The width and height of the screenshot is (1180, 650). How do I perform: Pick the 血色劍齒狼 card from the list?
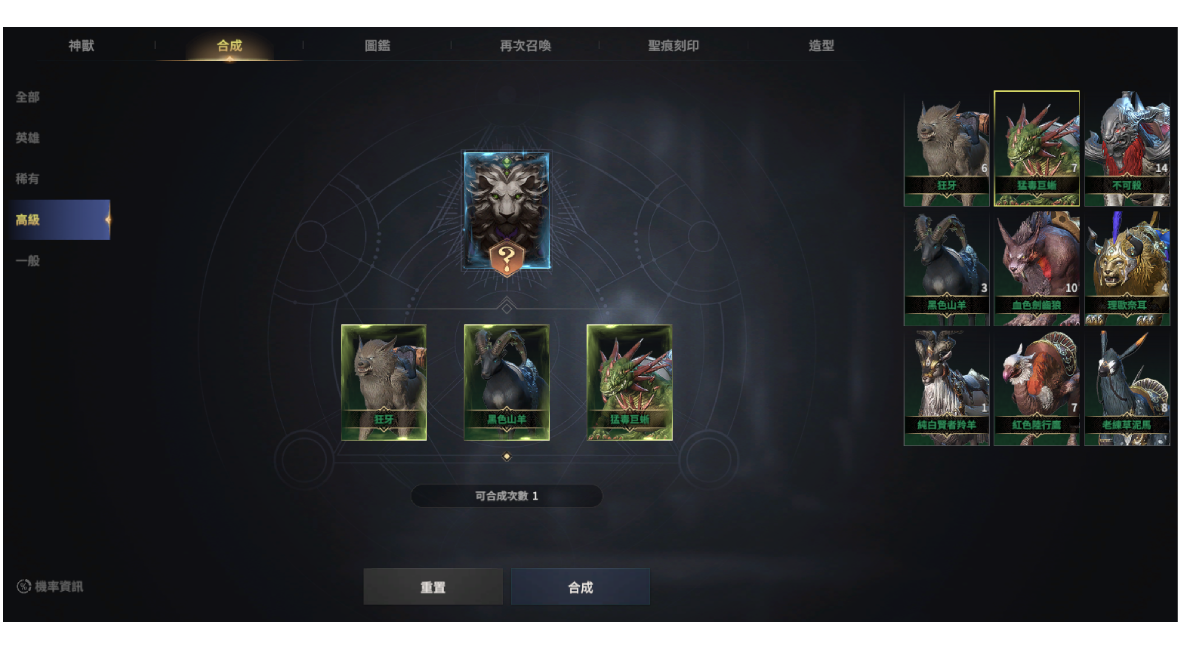(1037, 268)
